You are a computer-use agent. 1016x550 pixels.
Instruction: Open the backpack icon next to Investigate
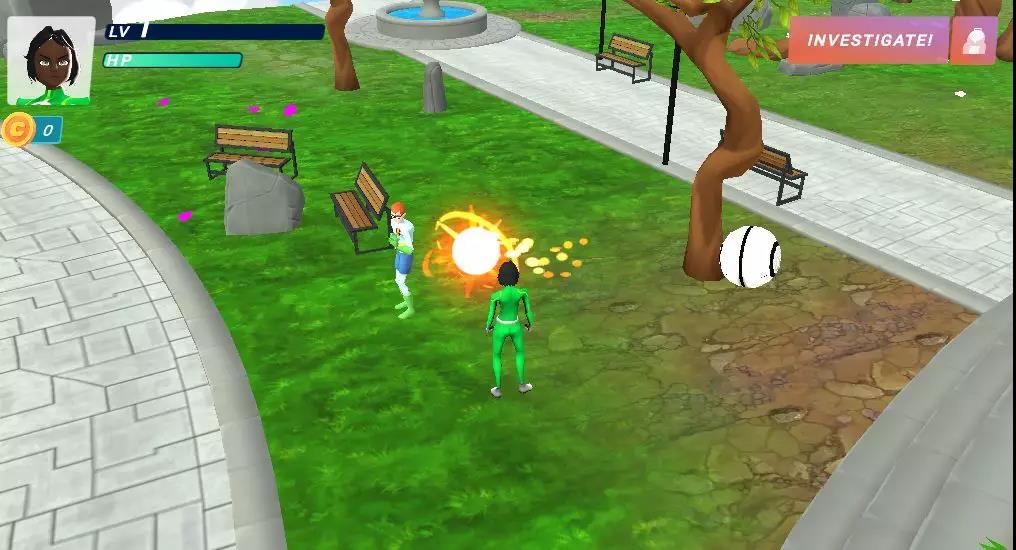[973, 41]
